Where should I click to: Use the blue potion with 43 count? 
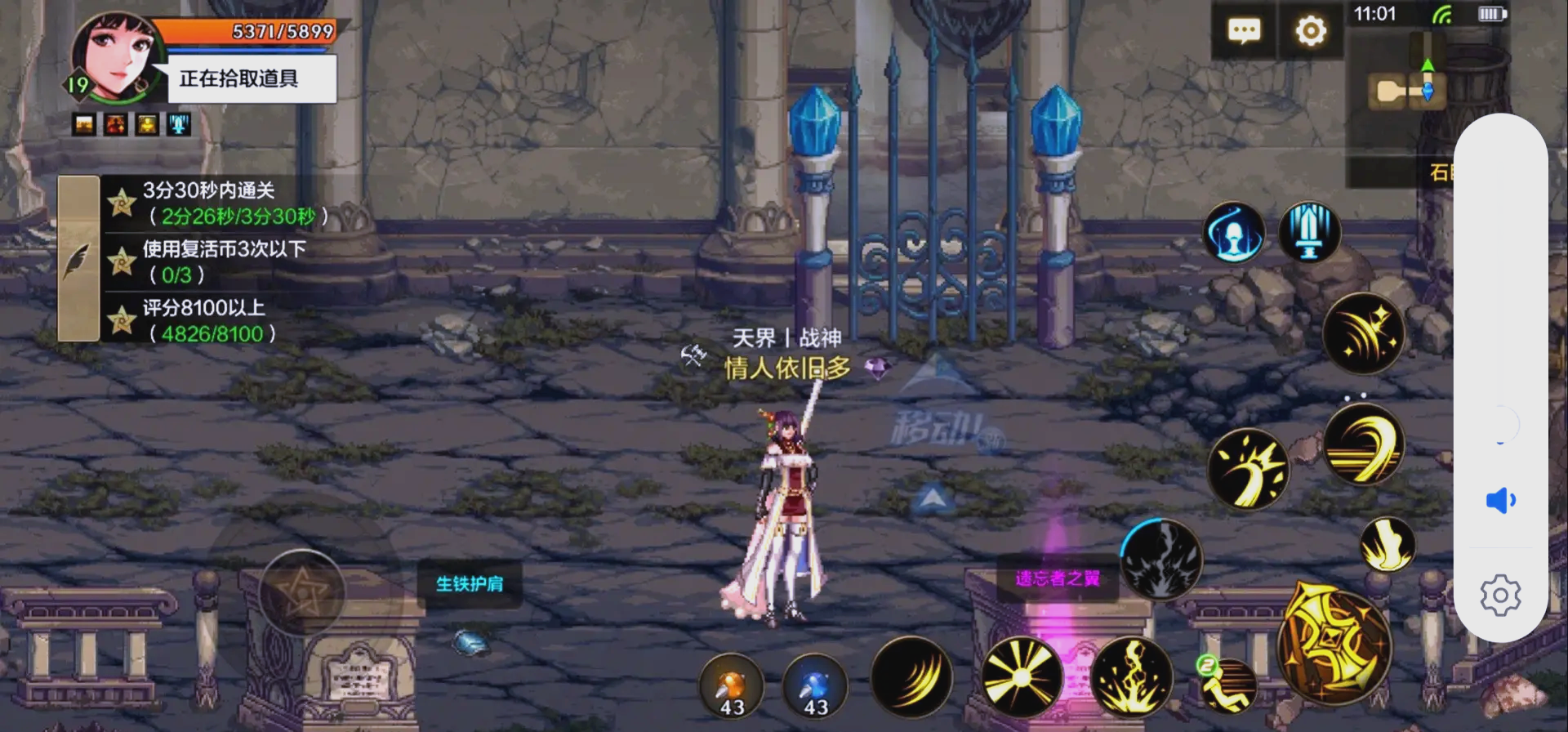coord(815,686)
